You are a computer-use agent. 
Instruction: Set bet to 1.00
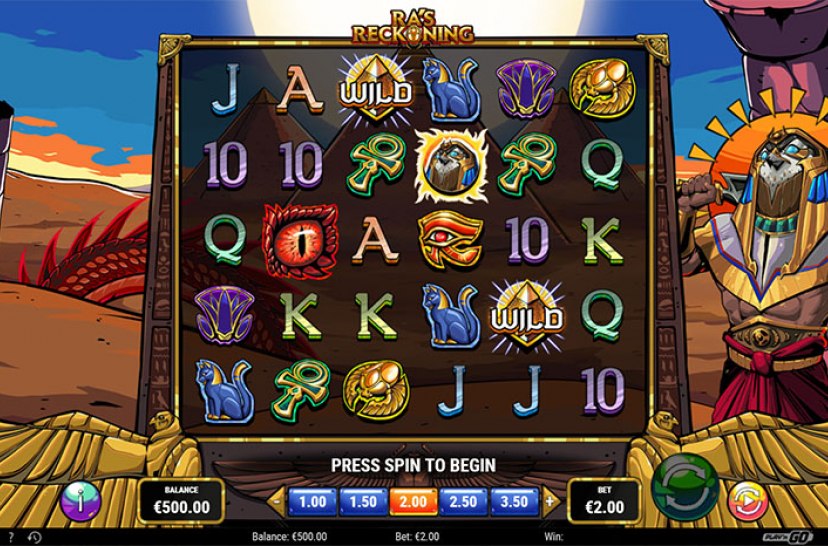(313, 501)
